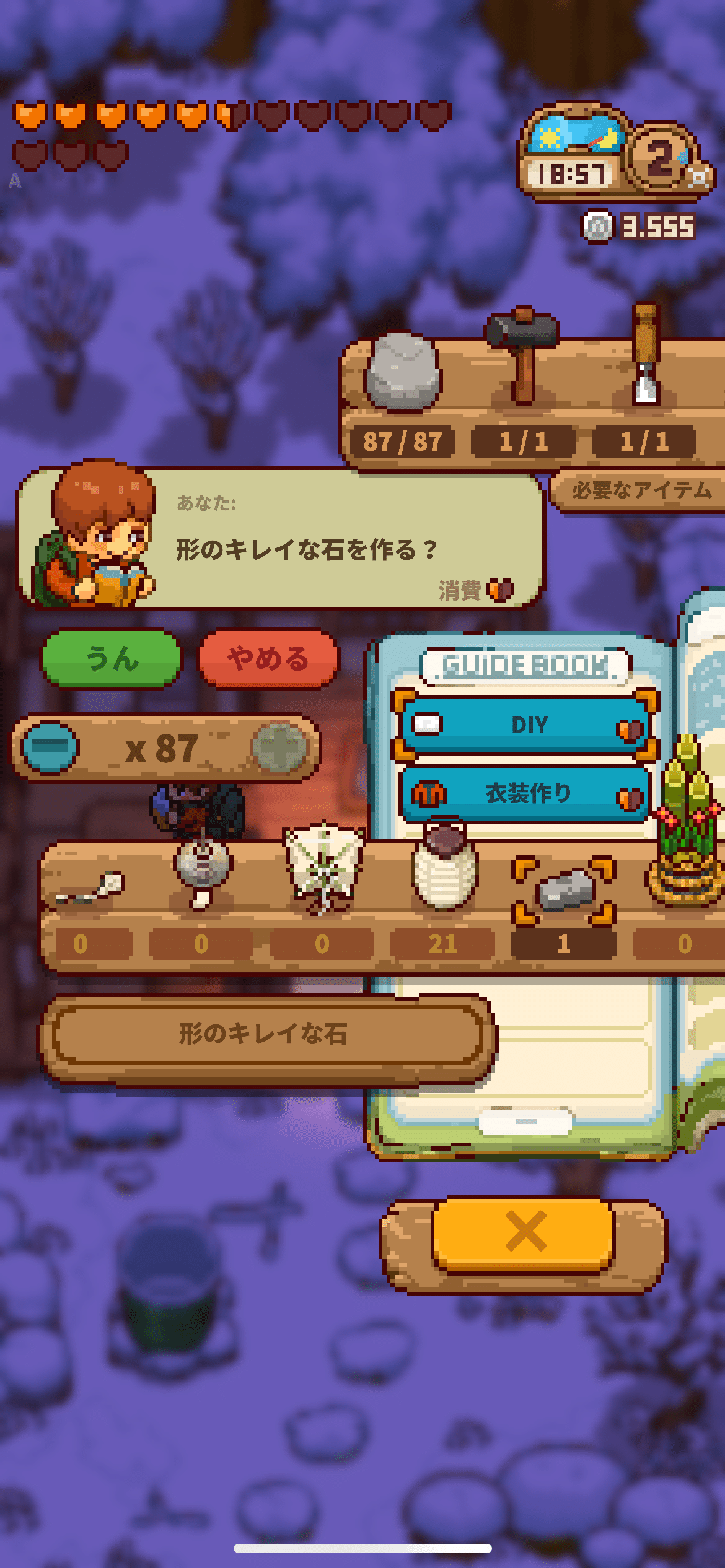Cancel with the red やめる button
Screen dimensions: 725x1568
click(x=268, y=658)
